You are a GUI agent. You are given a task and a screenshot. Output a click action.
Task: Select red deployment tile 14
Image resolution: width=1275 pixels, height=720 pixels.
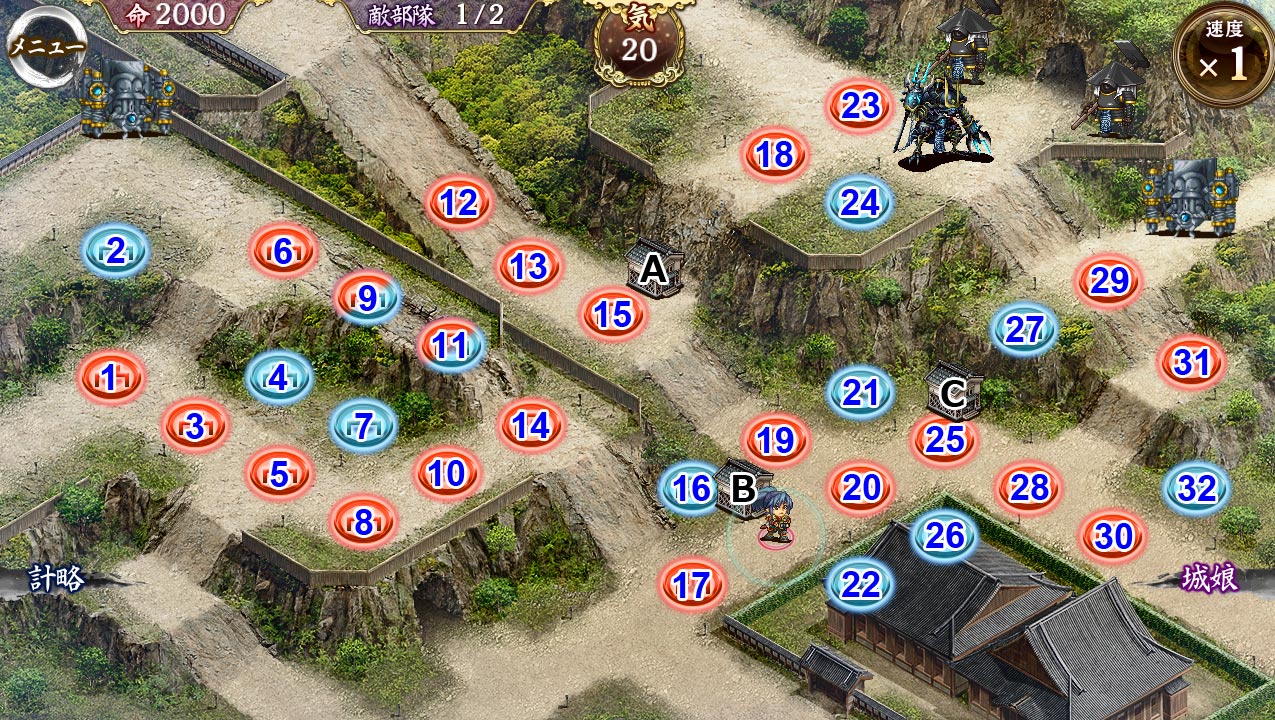point(531,426)
